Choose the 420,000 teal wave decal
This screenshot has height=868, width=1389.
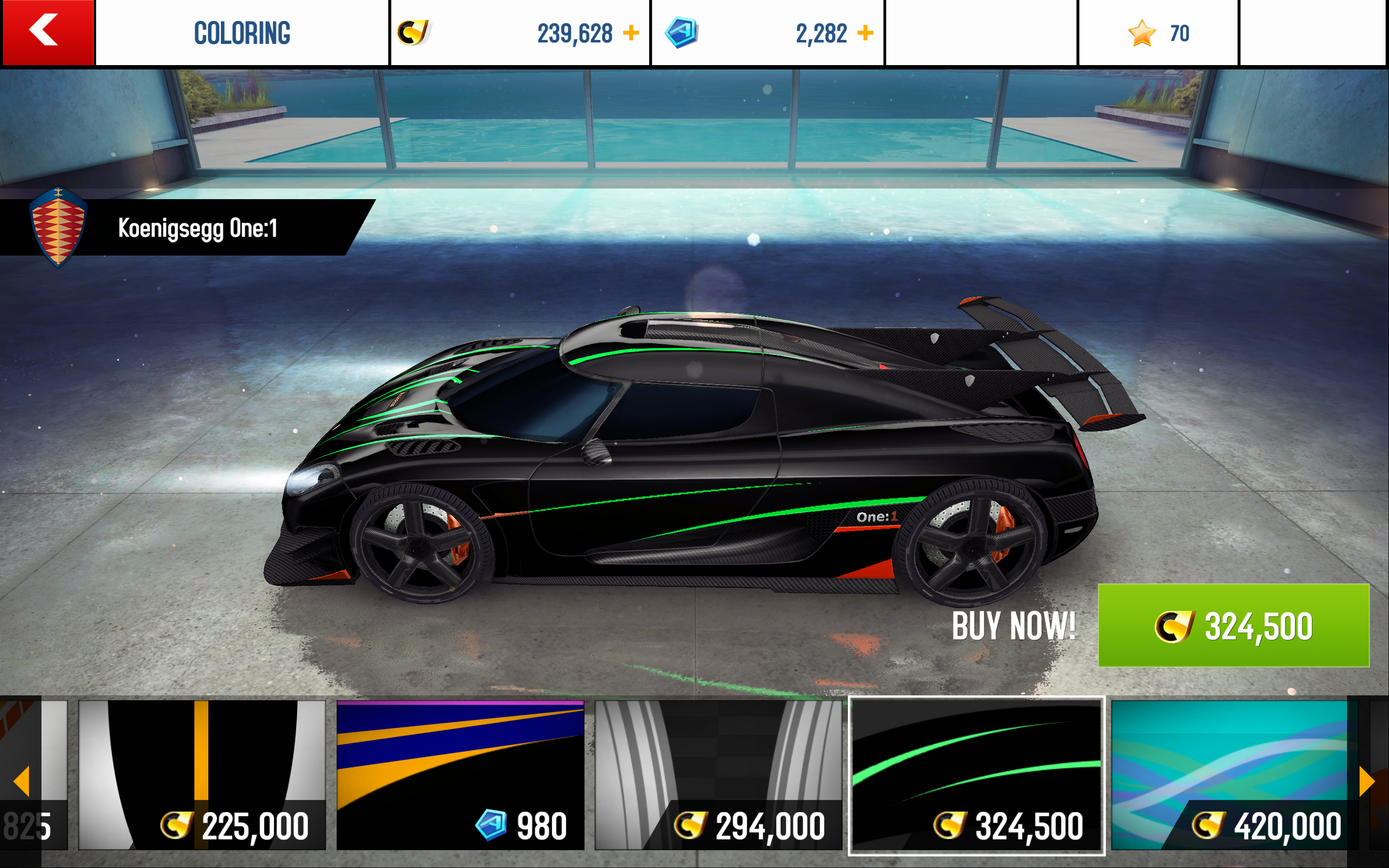point(1228,774)
